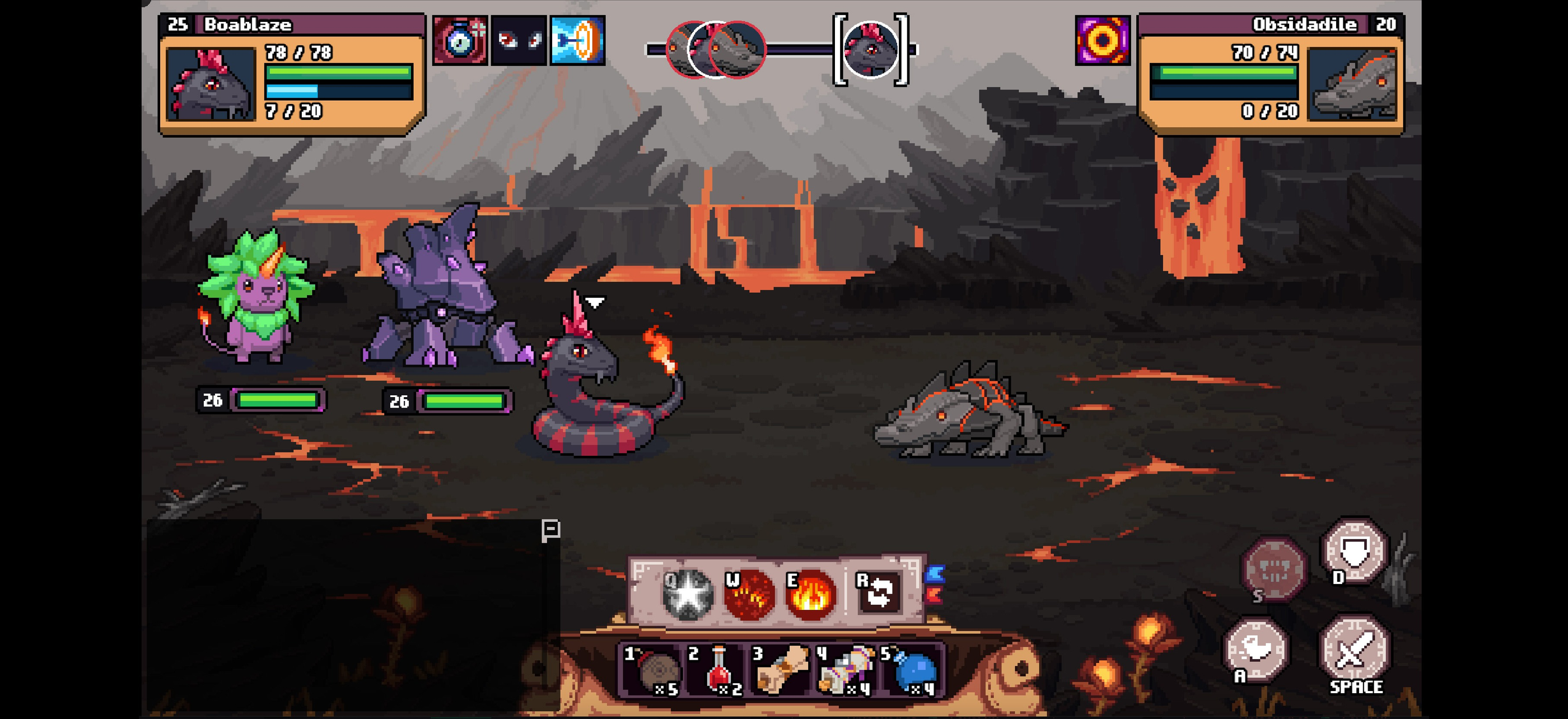Inspect the arrow-through-target status icon

tap(577, 40)
